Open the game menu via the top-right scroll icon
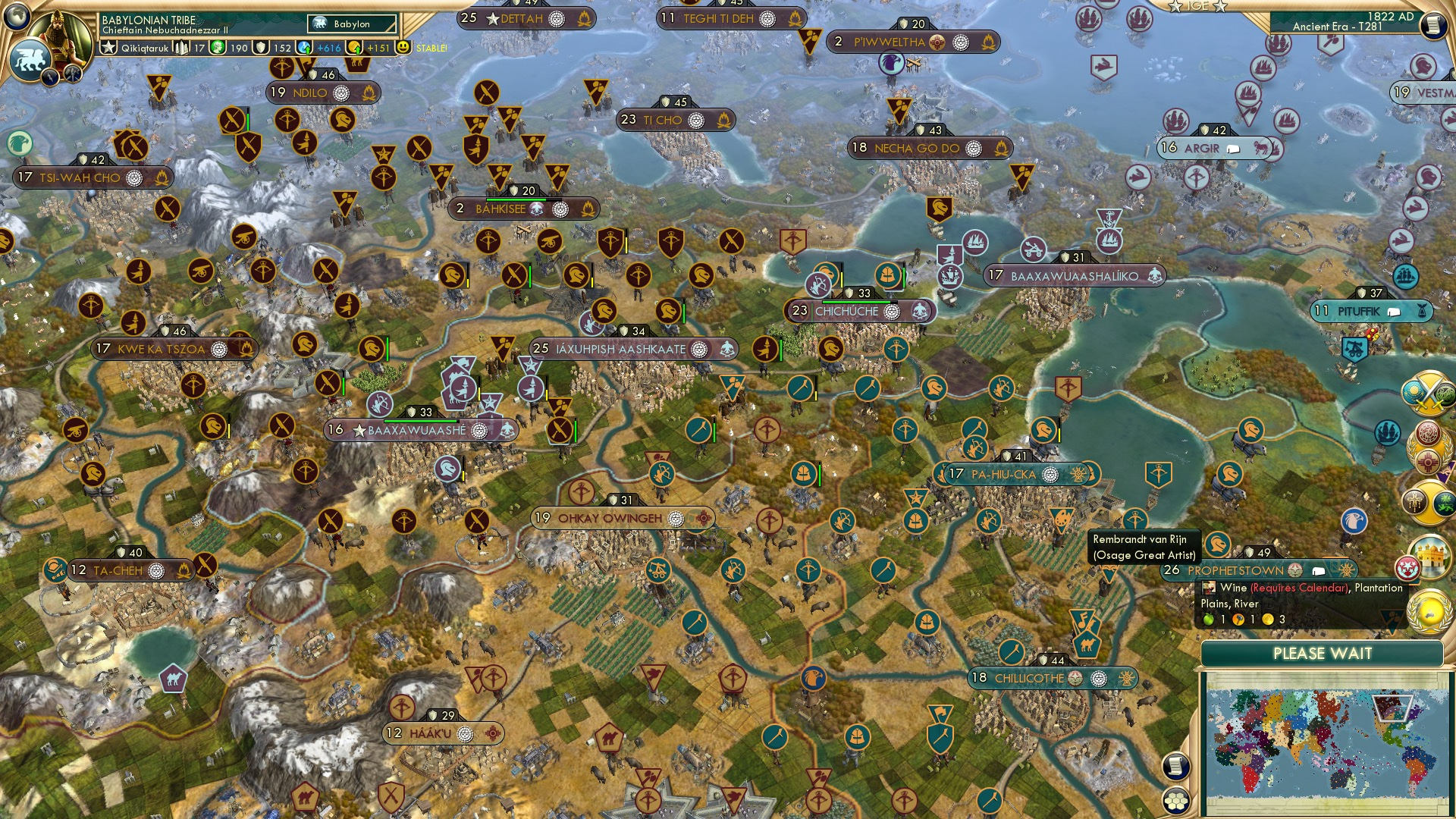 (x=1435, y=26)
